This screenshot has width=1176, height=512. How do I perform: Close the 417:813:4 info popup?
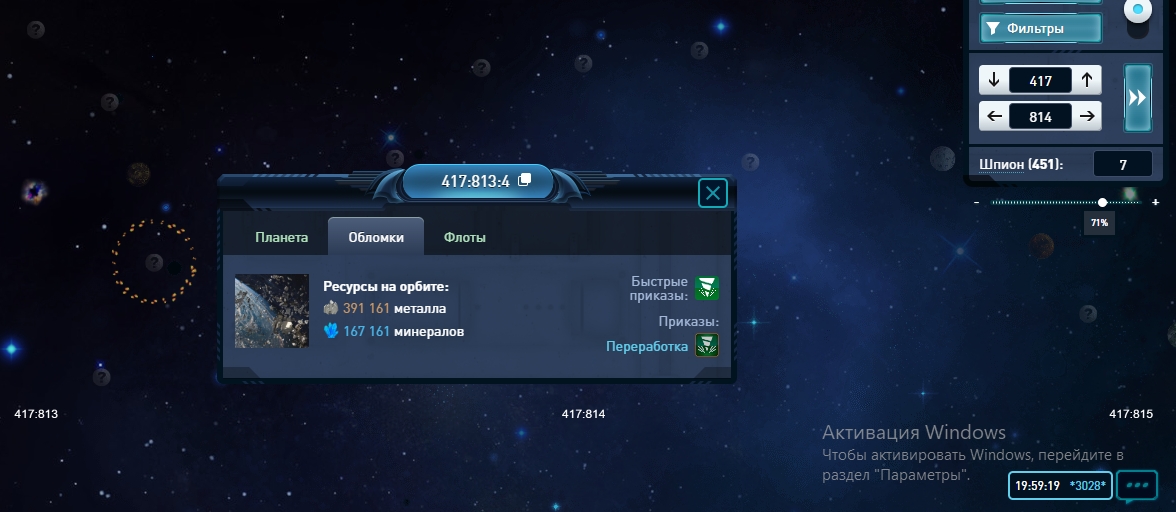712,193
